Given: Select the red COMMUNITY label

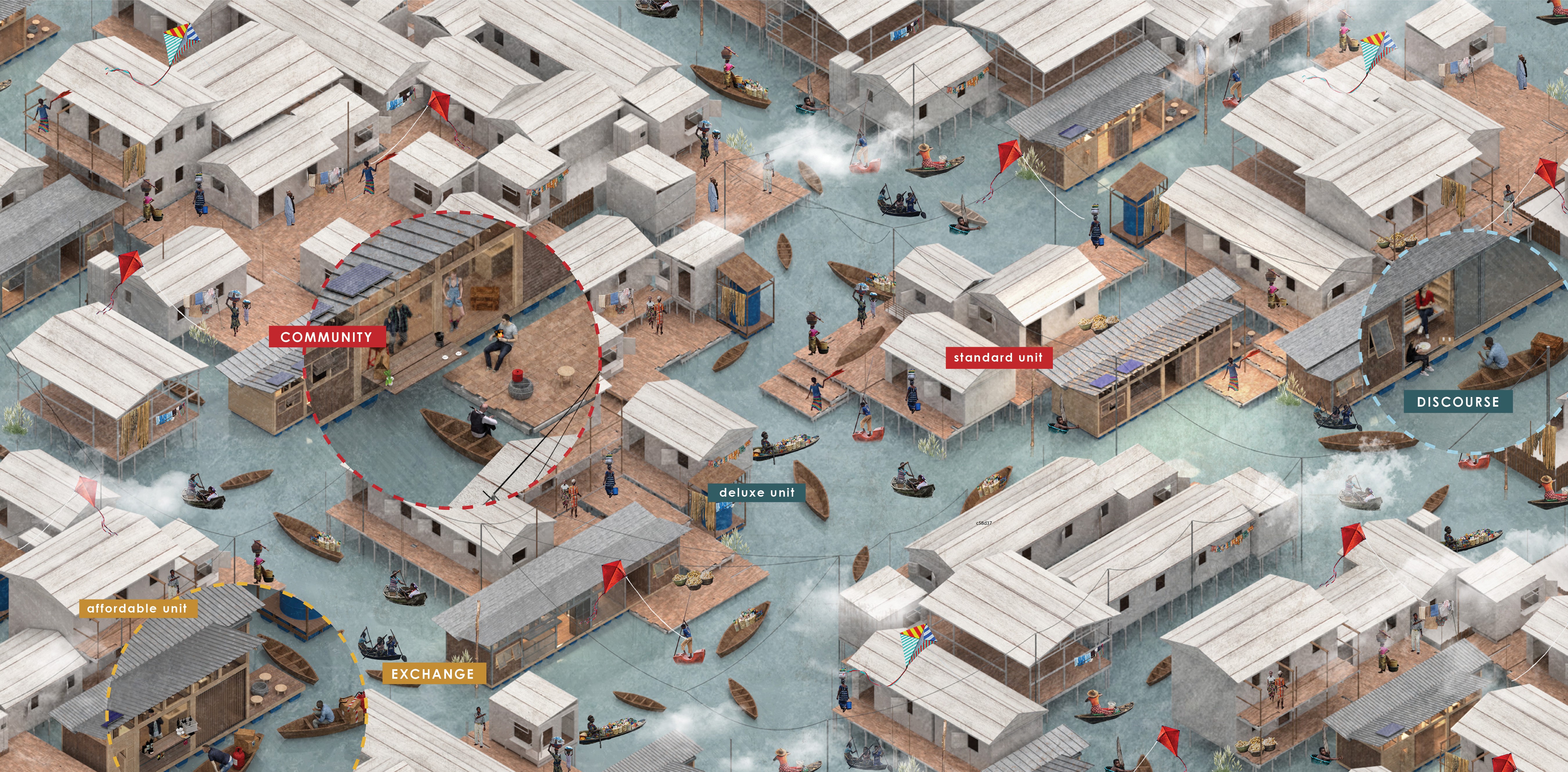Looking at the screenshot, I should click(326, 337).
